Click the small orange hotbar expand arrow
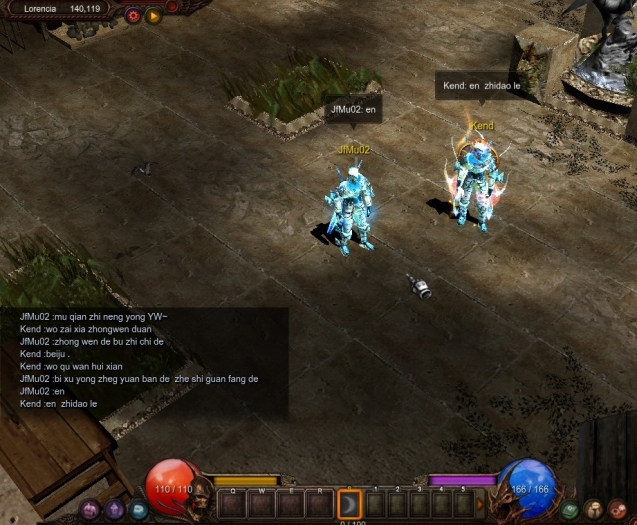Screen dimensions: 637x525 click(x=479, y=503)
